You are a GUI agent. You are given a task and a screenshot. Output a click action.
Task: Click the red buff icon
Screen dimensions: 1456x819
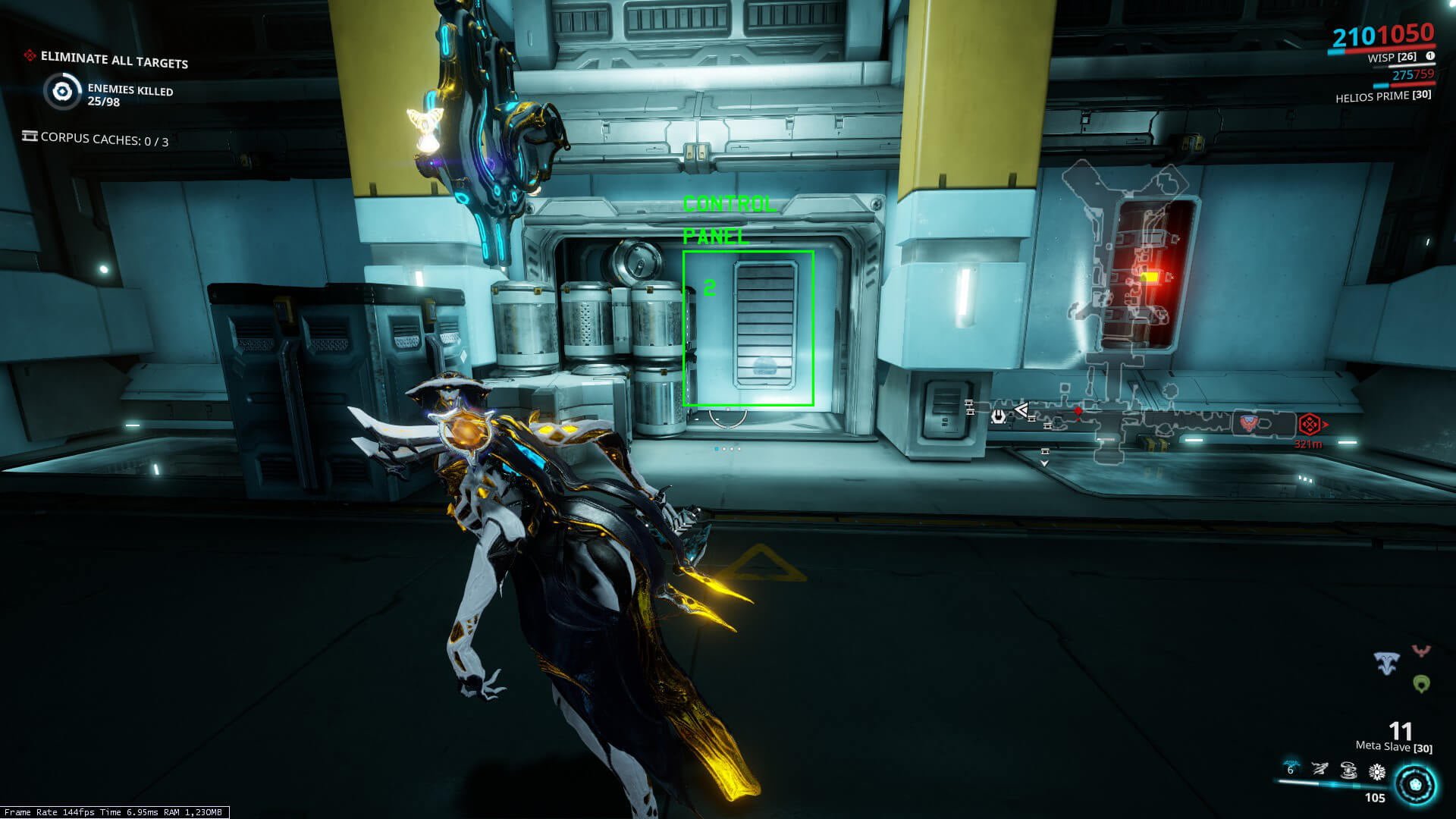coord(1421,651)
